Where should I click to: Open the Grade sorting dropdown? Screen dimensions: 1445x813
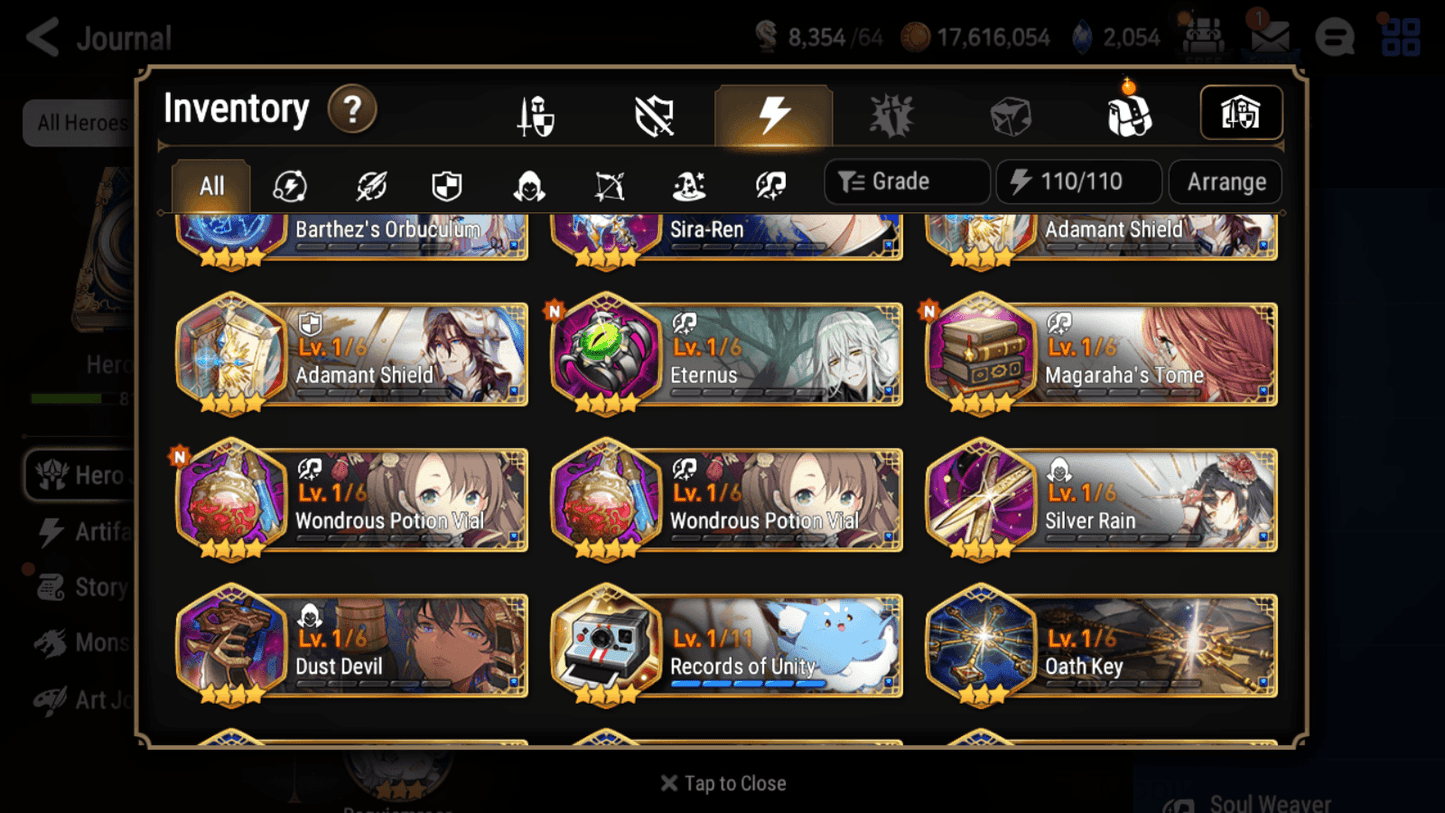(906, 181)
